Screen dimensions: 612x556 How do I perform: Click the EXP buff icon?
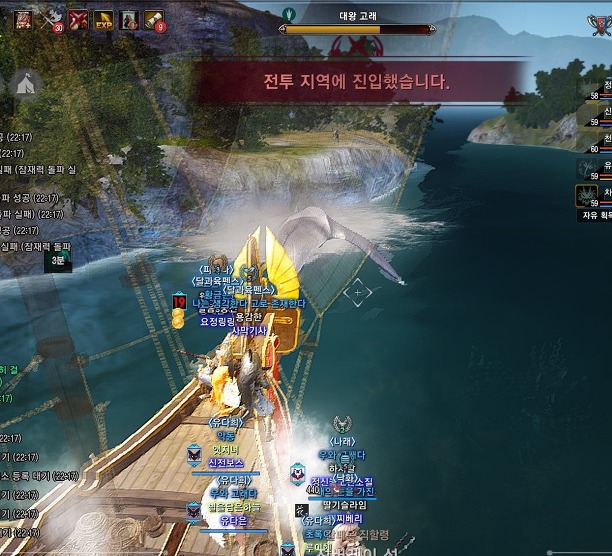(x=102, y=19)
